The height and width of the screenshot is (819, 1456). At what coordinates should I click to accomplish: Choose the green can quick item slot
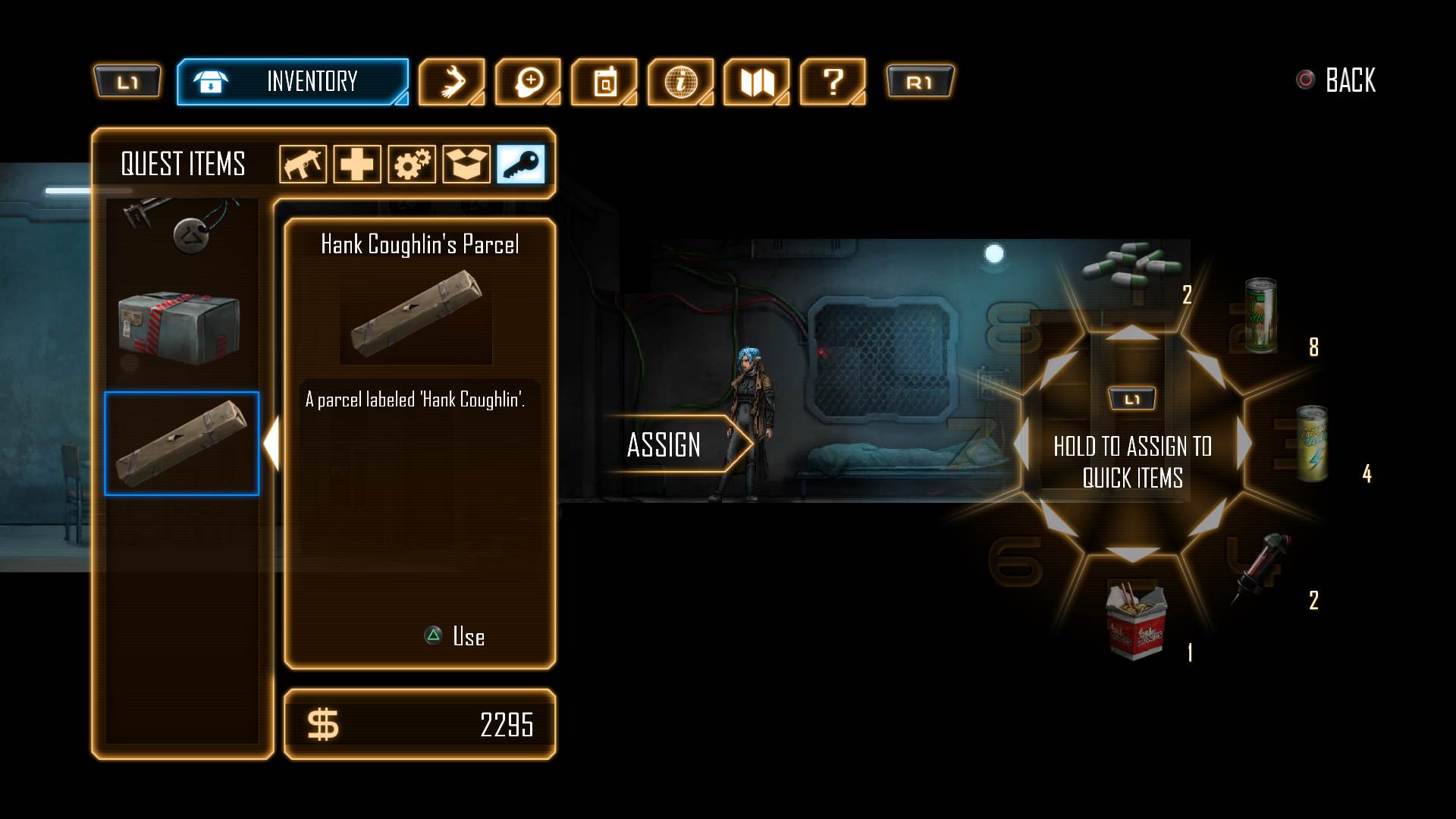(x=1260, y=315)
